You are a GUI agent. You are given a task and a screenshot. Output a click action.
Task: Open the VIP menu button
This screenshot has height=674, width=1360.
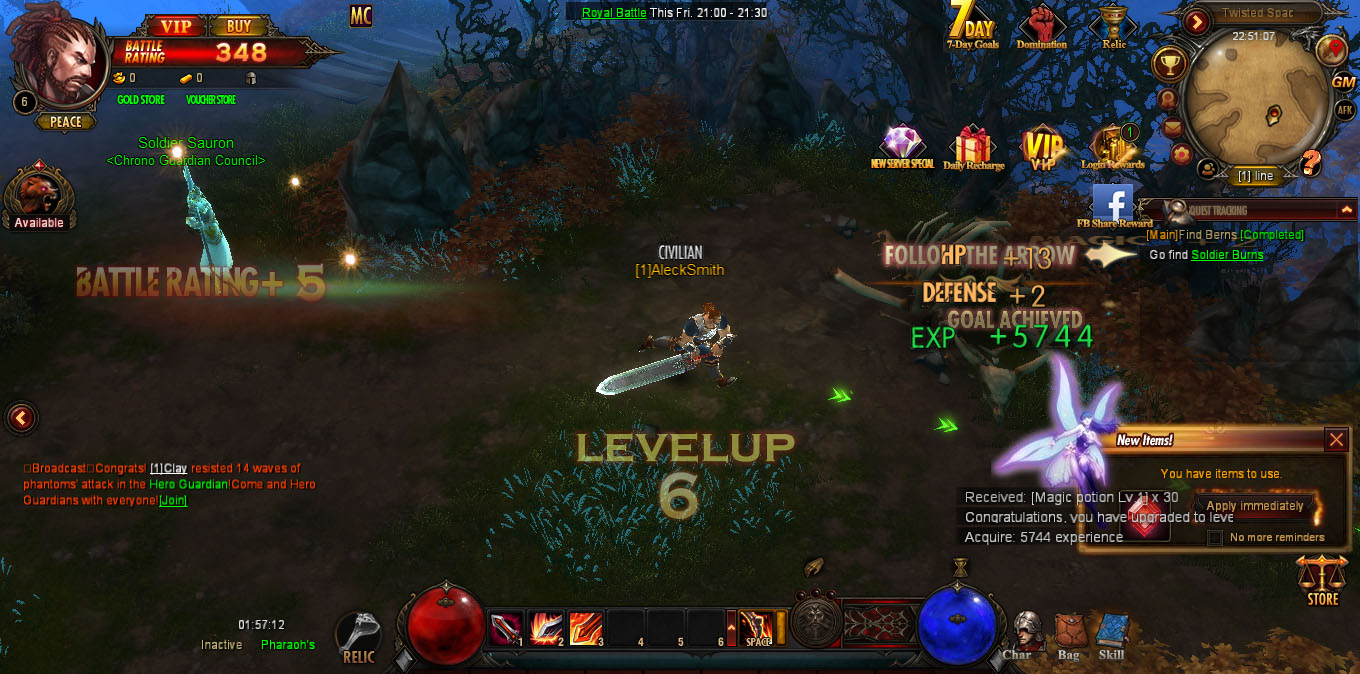click(x=176, y=26)
